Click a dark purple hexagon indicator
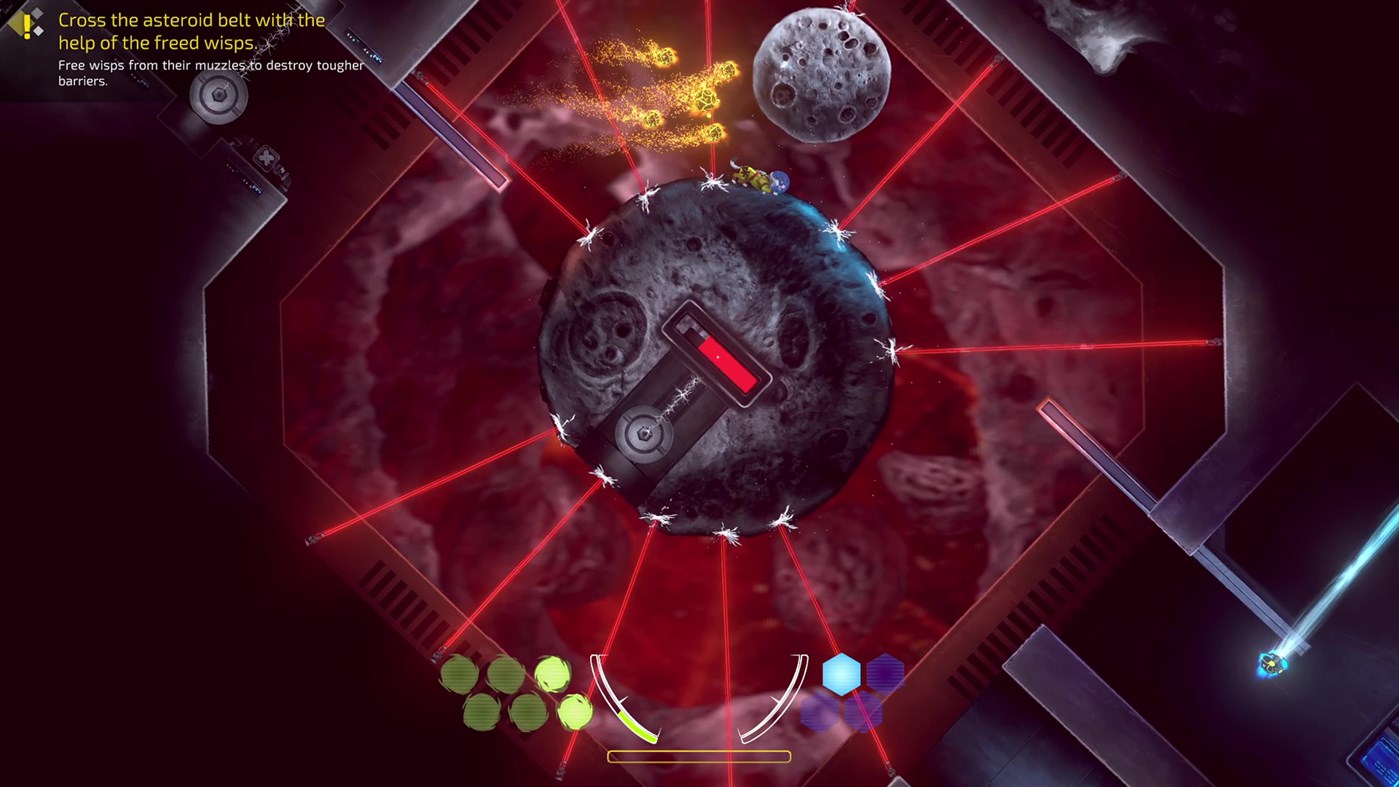This screenshot has width=1399, height=787. (887, 672)
